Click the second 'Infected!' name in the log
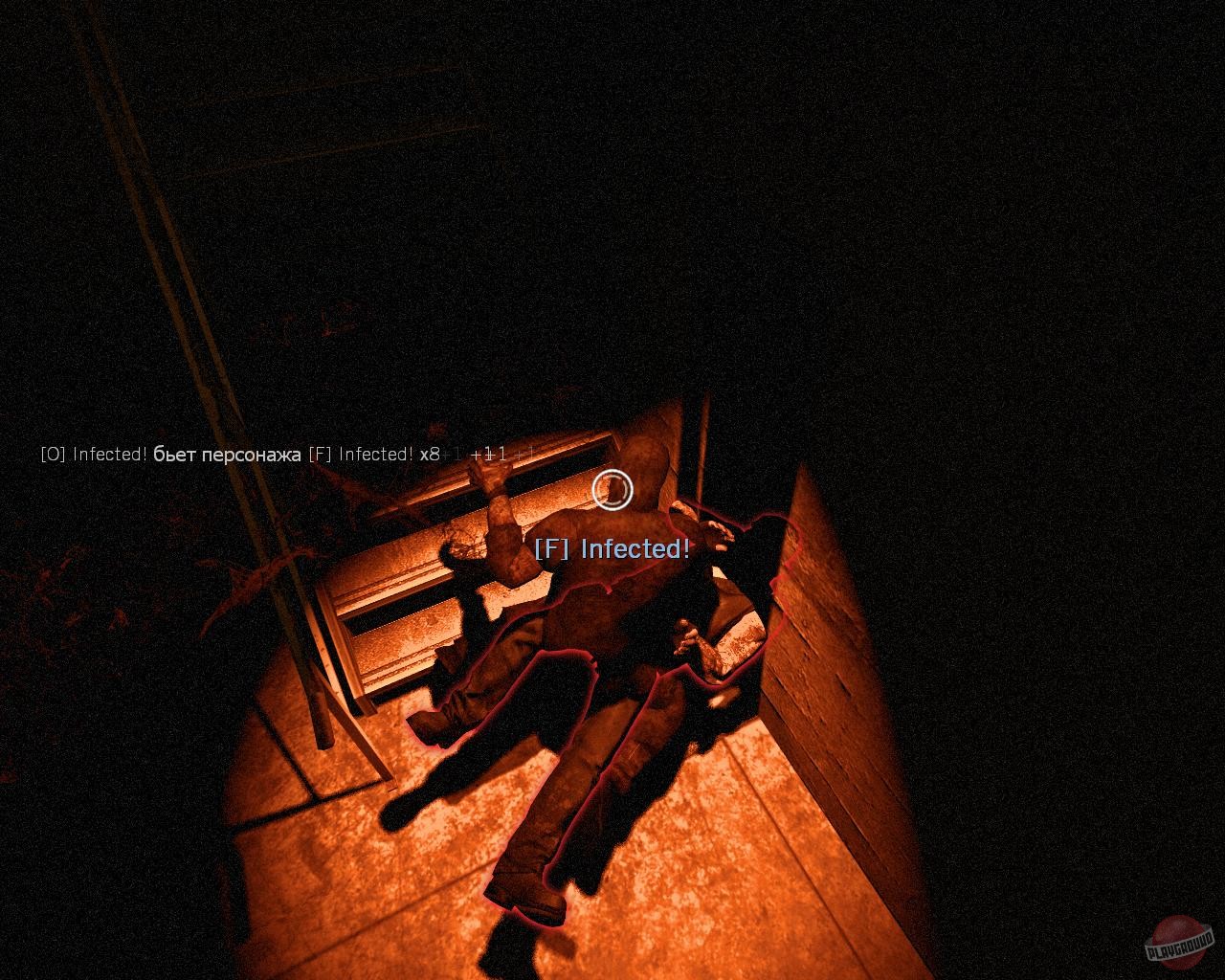This screenshot has width=1225, height=980. pos(376,457)
